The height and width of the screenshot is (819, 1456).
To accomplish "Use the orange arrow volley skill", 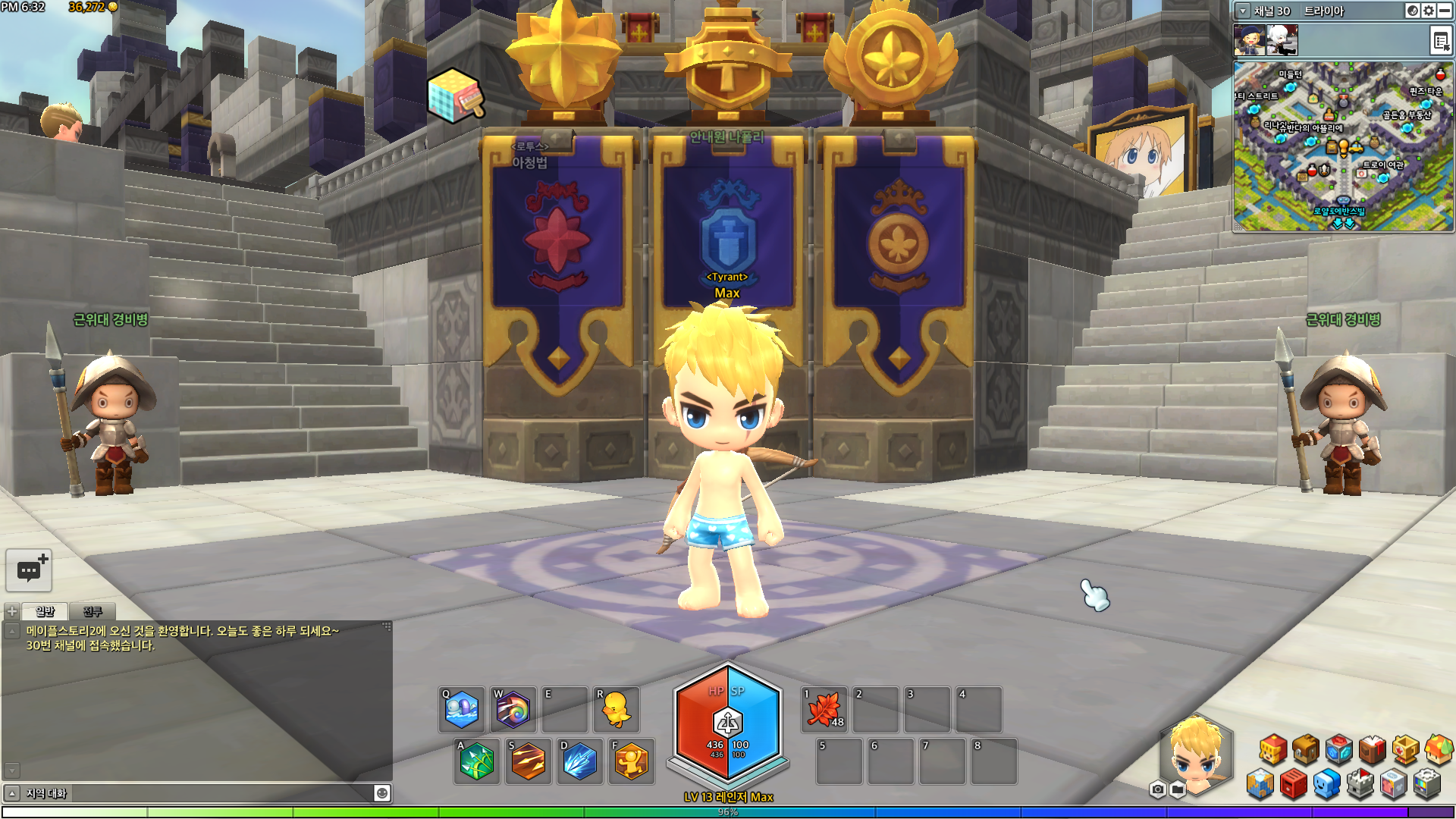I will pos(528,761).
